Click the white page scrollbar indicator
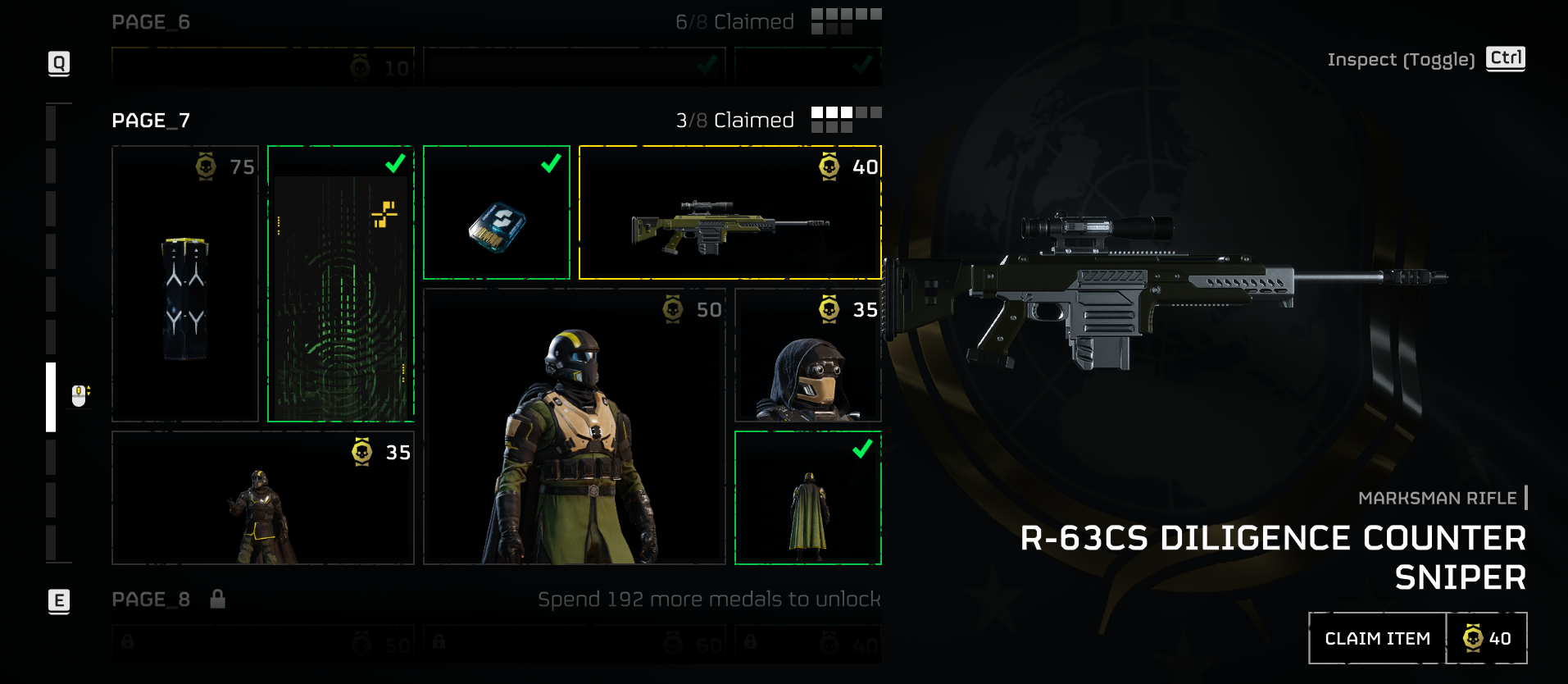 (51, 397)
